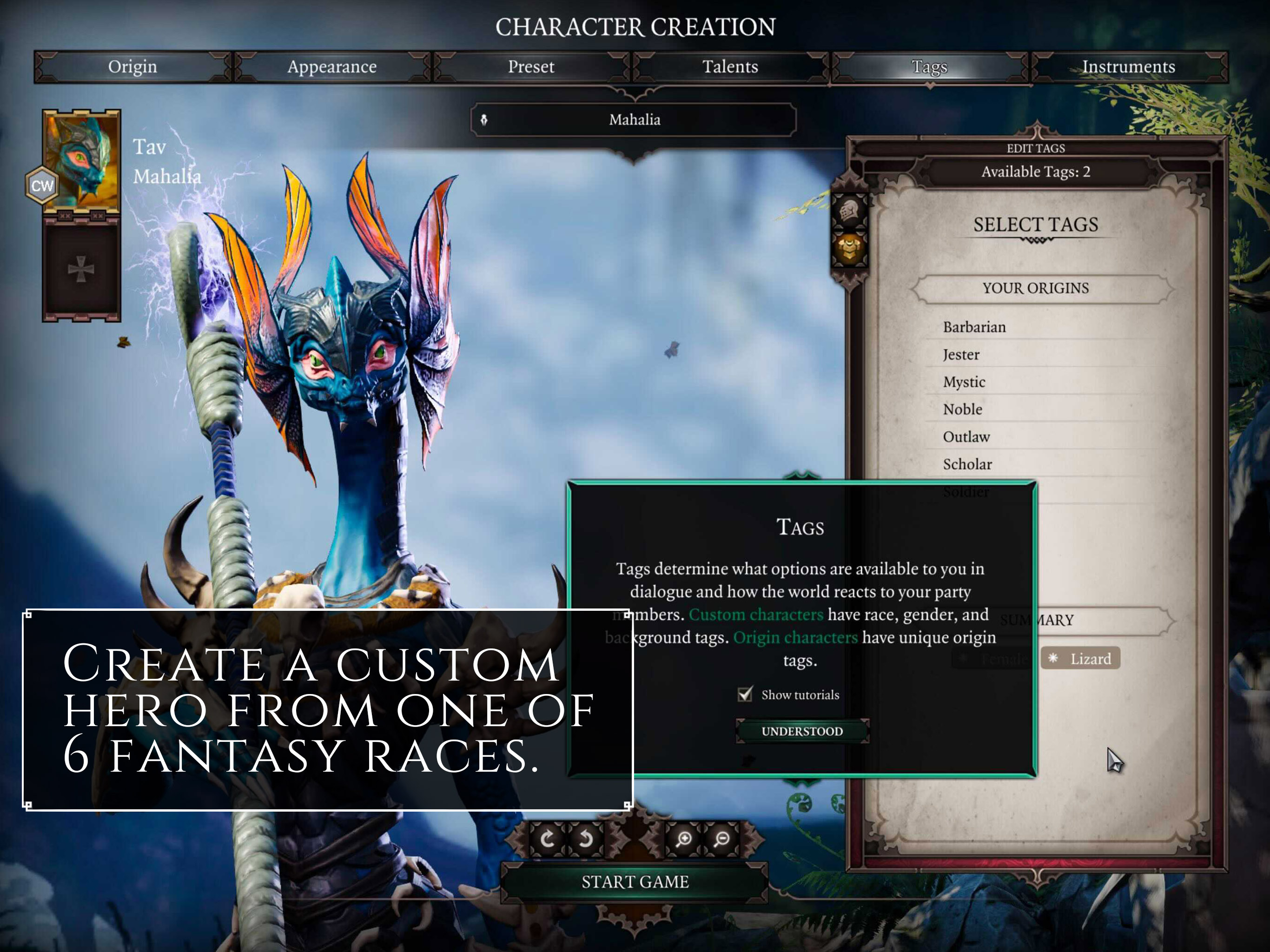Select the Scholar tag
Screen dimensions: 1270x952
tap(967, 464)
